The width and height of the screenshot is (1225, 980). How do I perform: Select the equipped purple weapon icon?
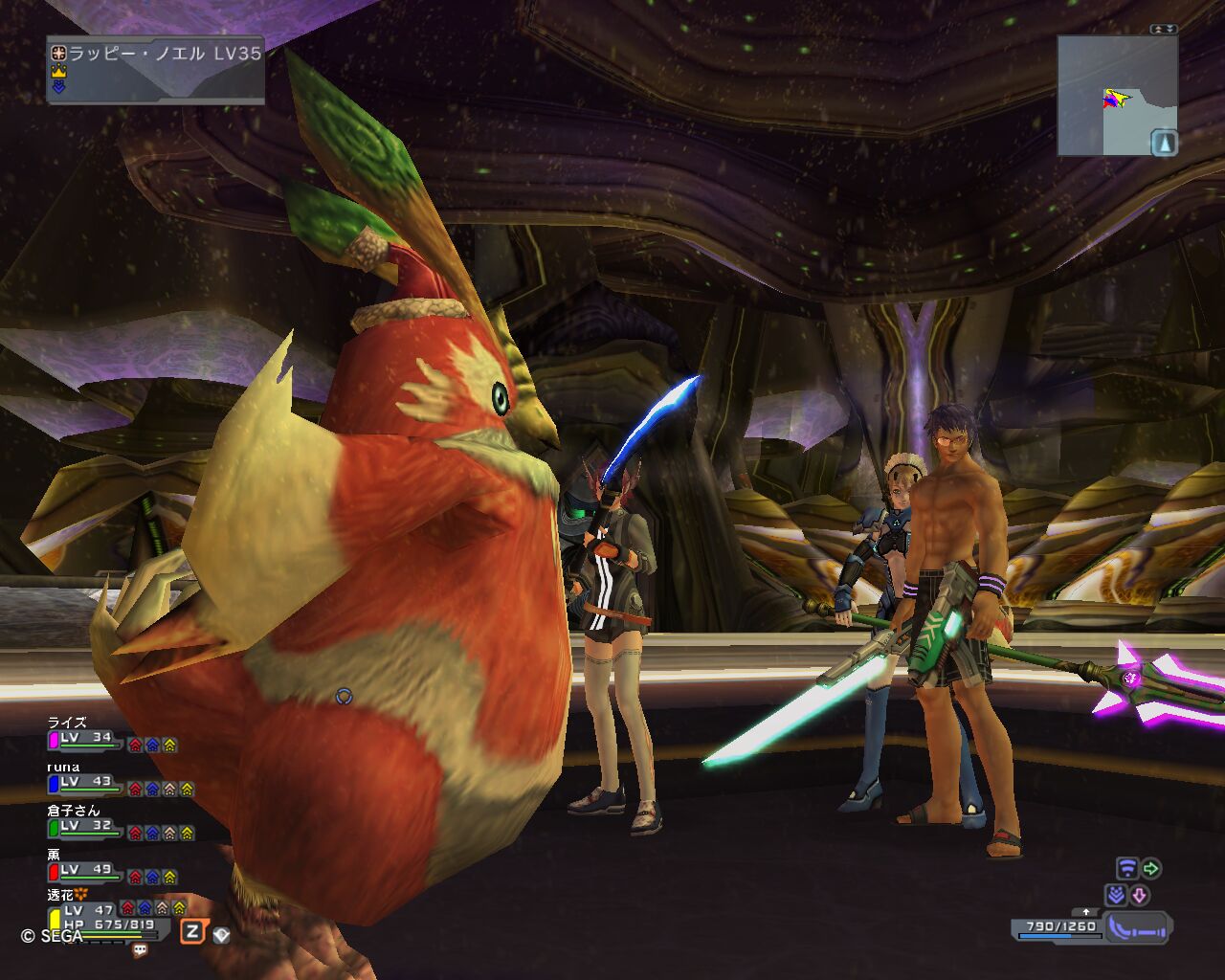click(x=1137, y=927)
